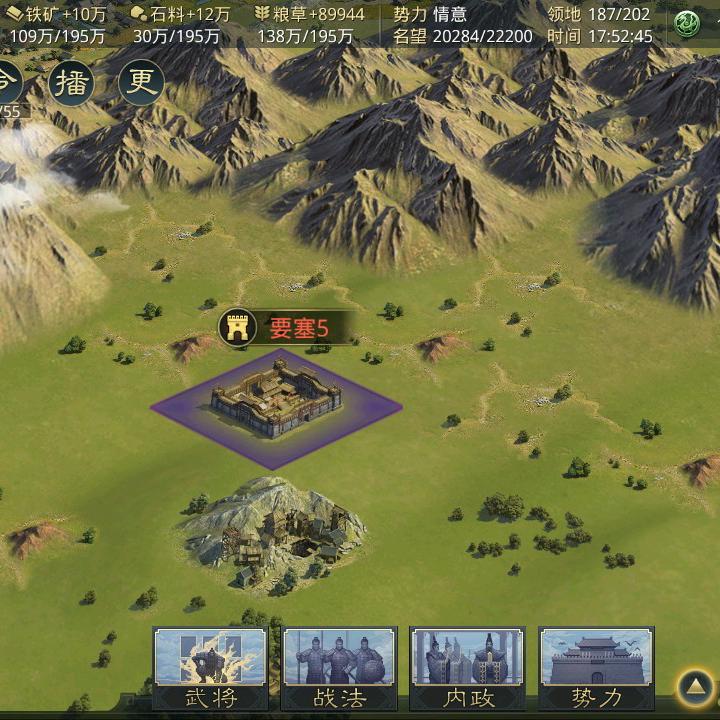
Task: Select the 要塞5 fortress label marker
Action: 275,327
